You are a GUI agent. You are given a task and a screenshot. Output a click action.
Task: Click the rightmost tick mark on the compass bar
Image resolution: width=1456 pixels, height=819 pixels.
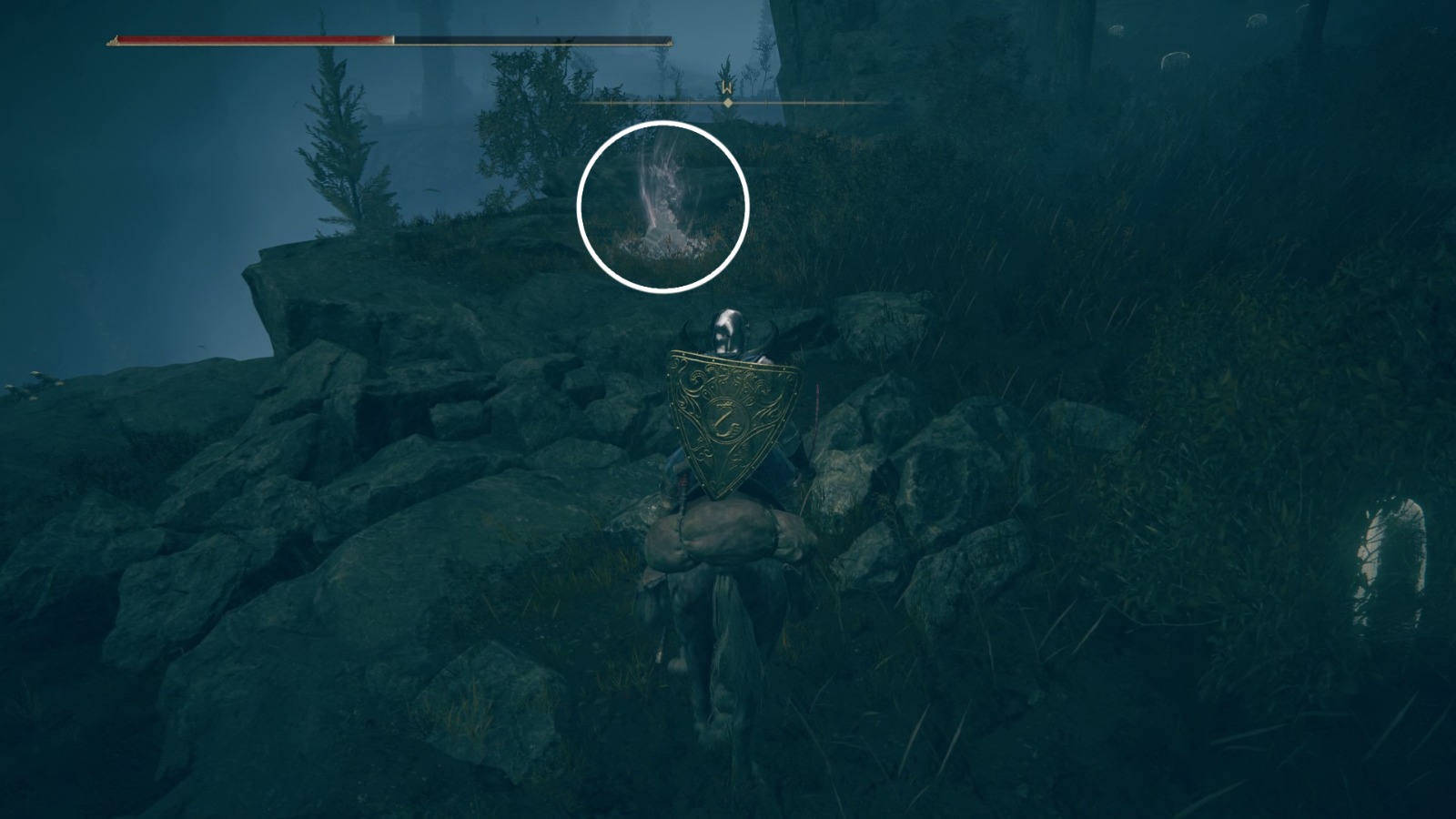pos(844,103)
